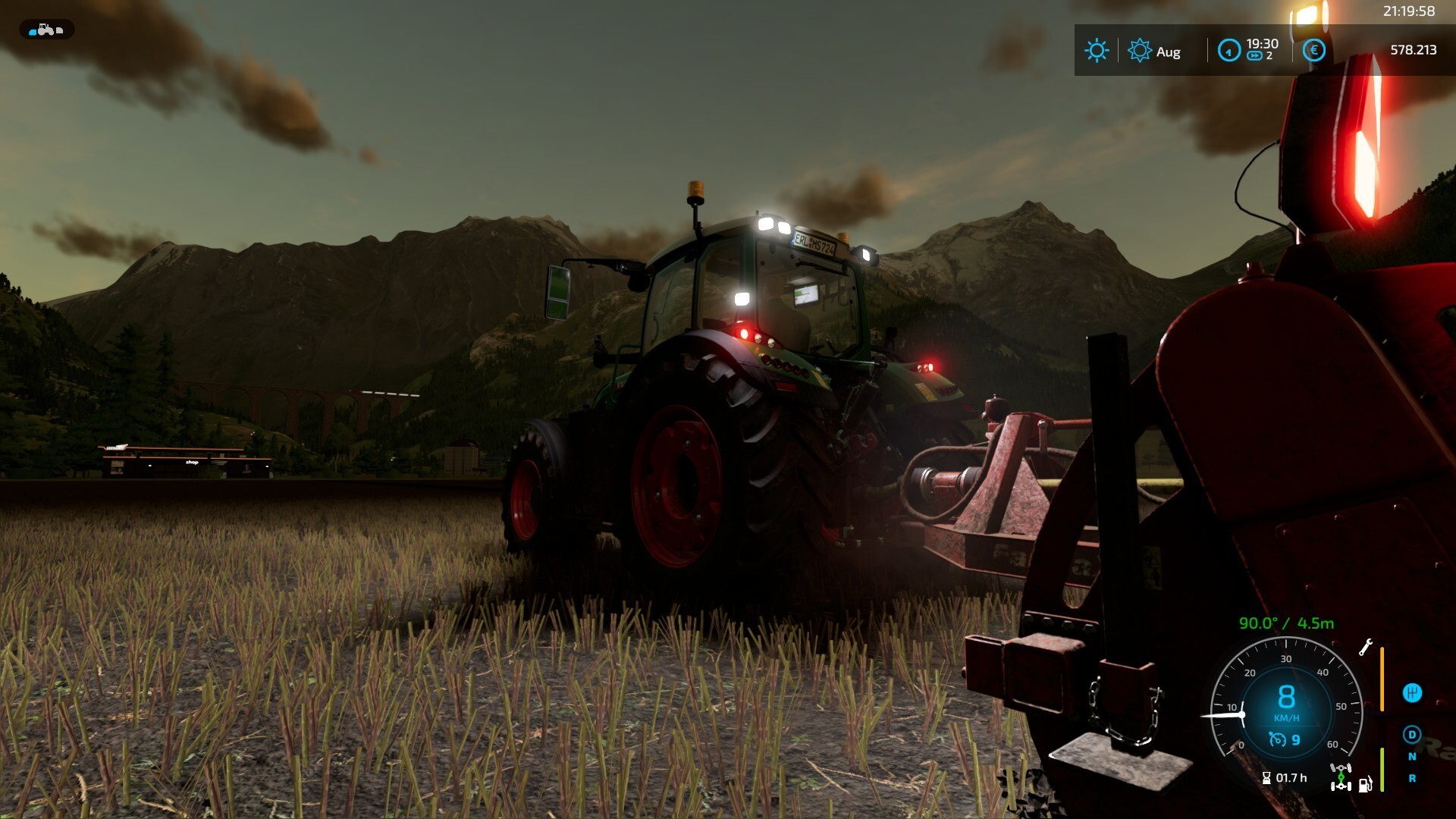Open the sunny weather forecast icon

pyautogui.click(x=1097, y=51)
